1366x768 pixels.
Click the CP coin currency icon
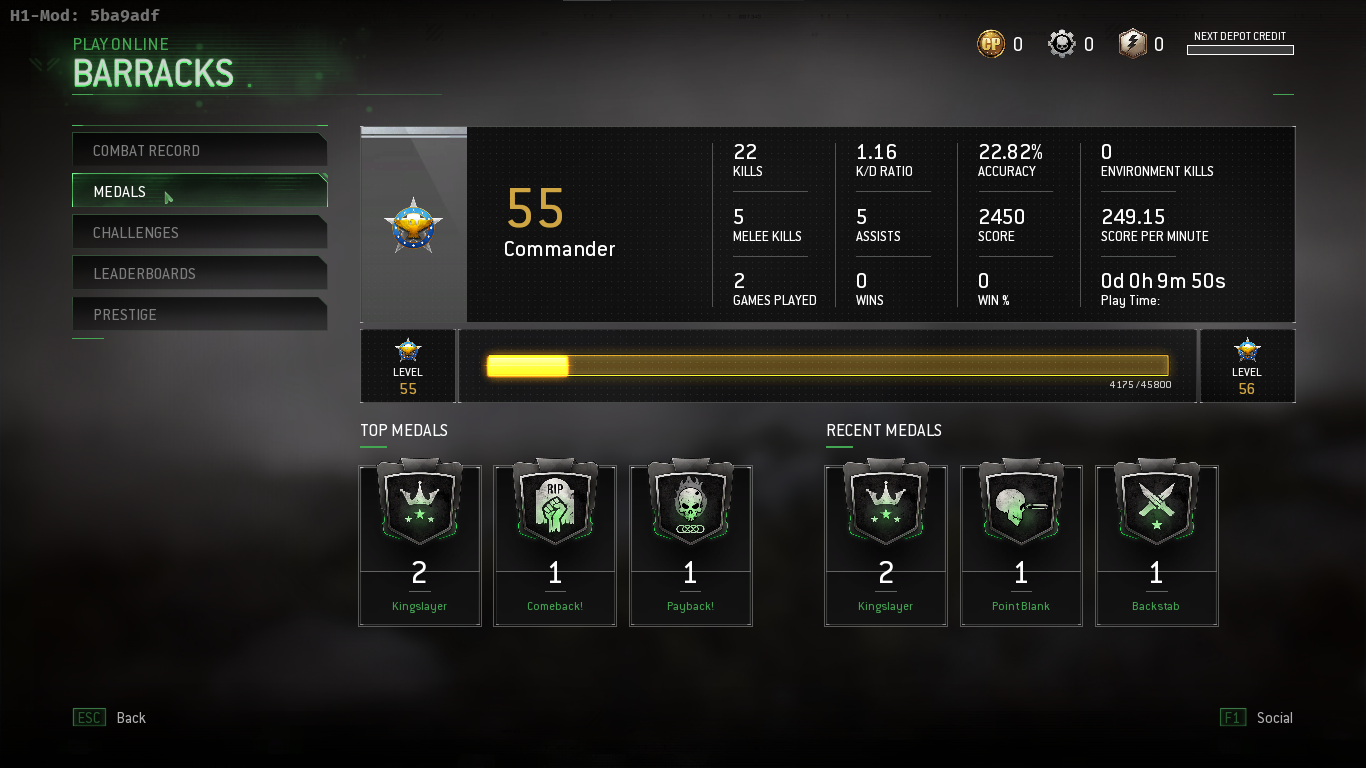point(991,44)
